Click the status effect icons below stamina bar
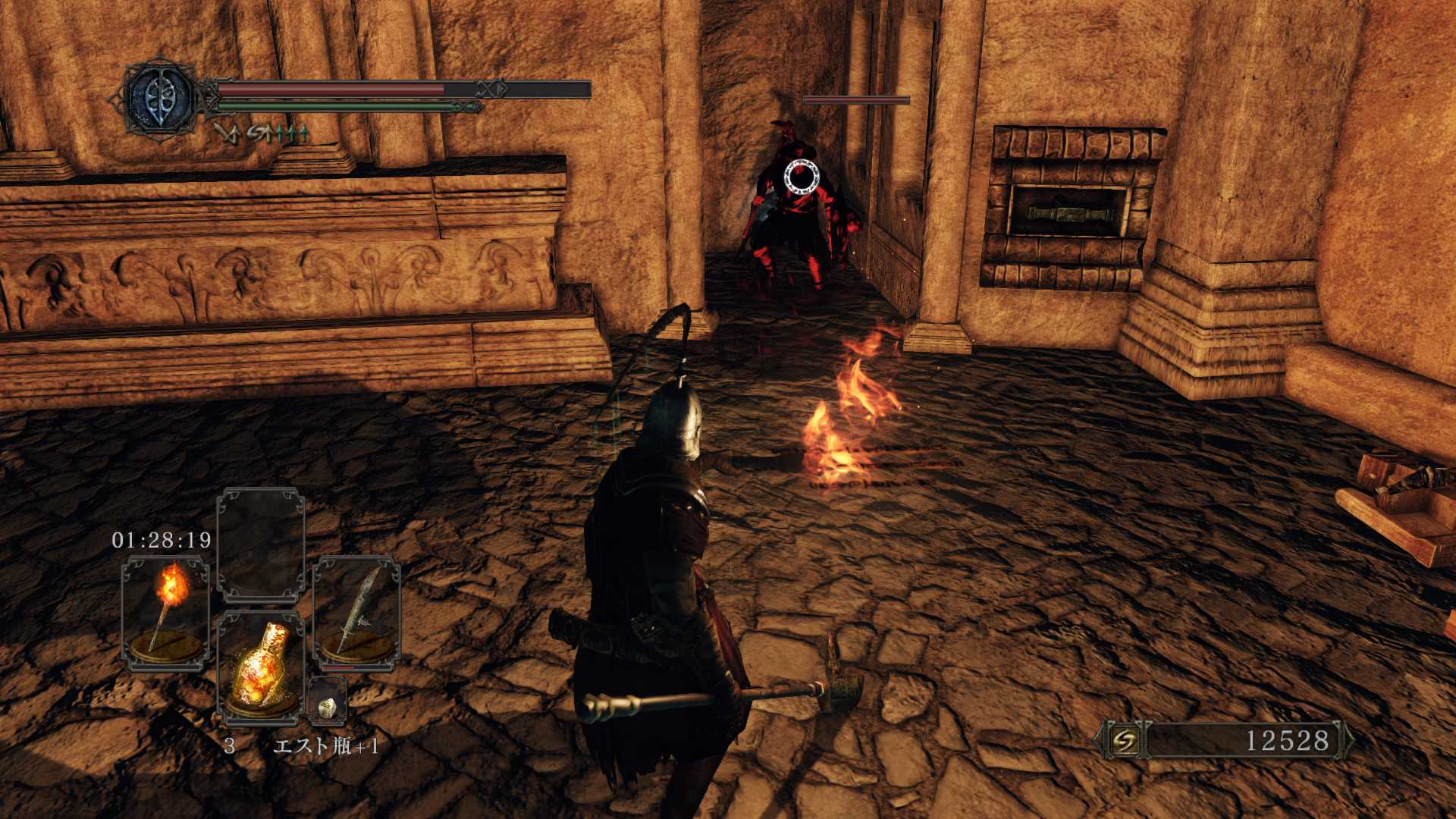 [261, 133]
